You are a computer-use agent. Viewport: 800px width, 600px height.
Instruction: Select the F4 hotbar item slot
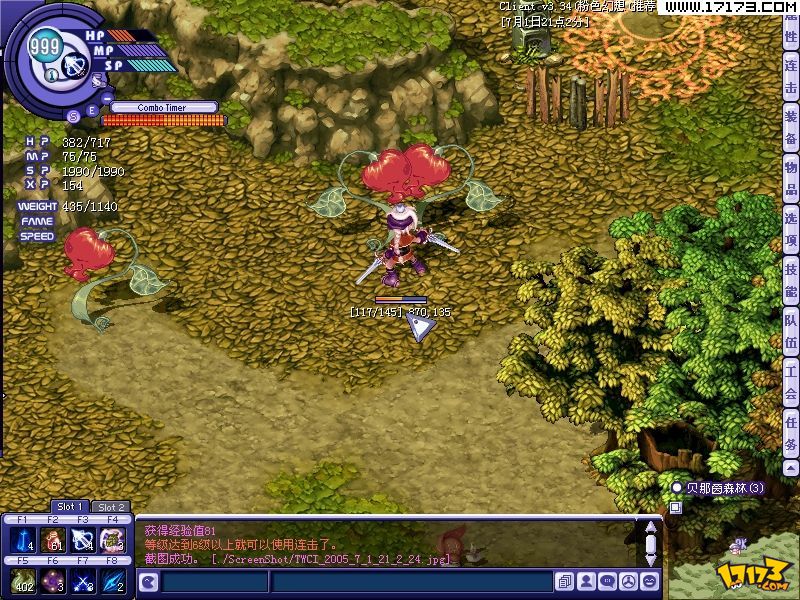click(113, 541)
